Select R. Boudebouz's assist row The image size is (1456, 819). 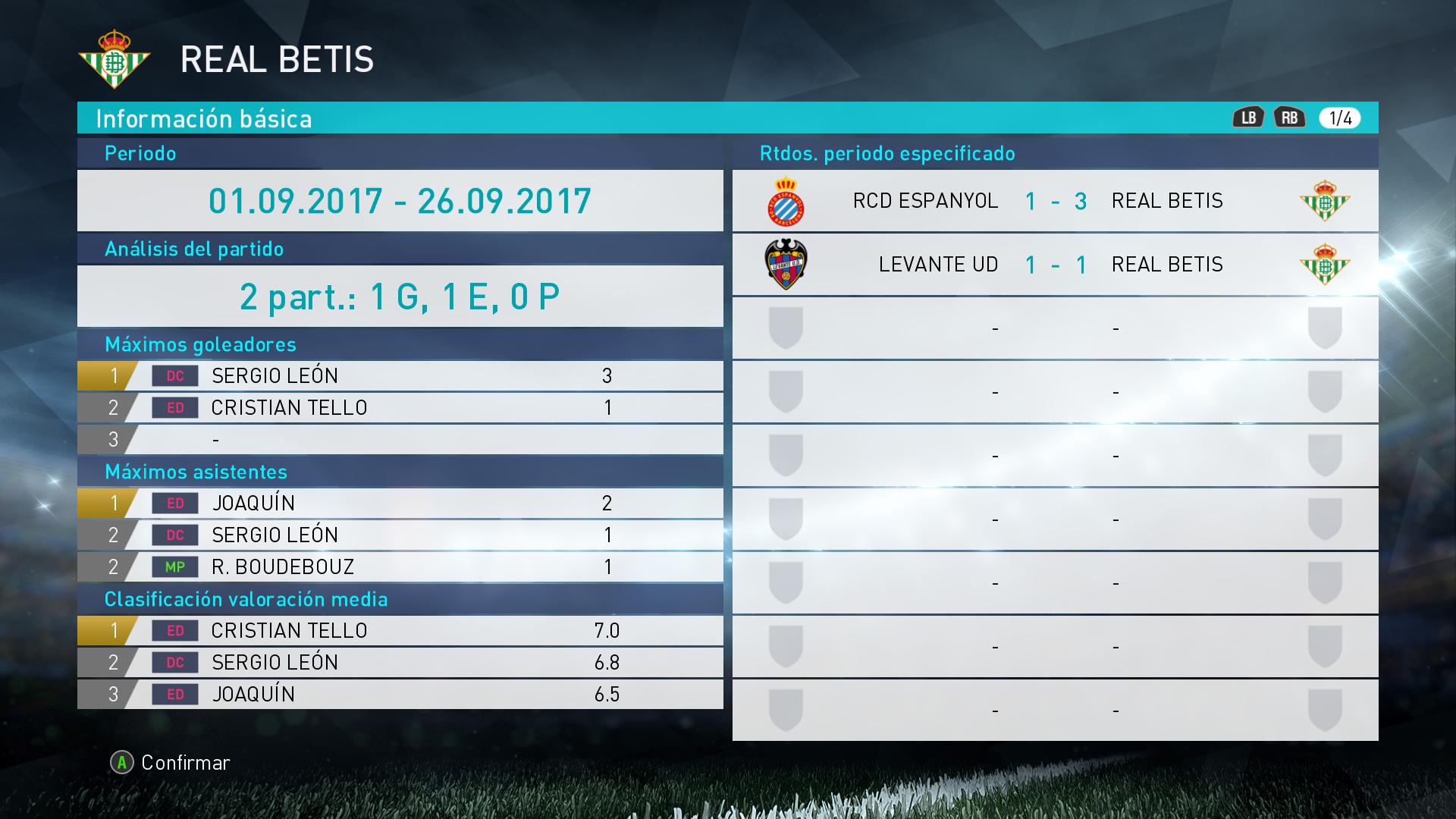click(x=400, y=567)
